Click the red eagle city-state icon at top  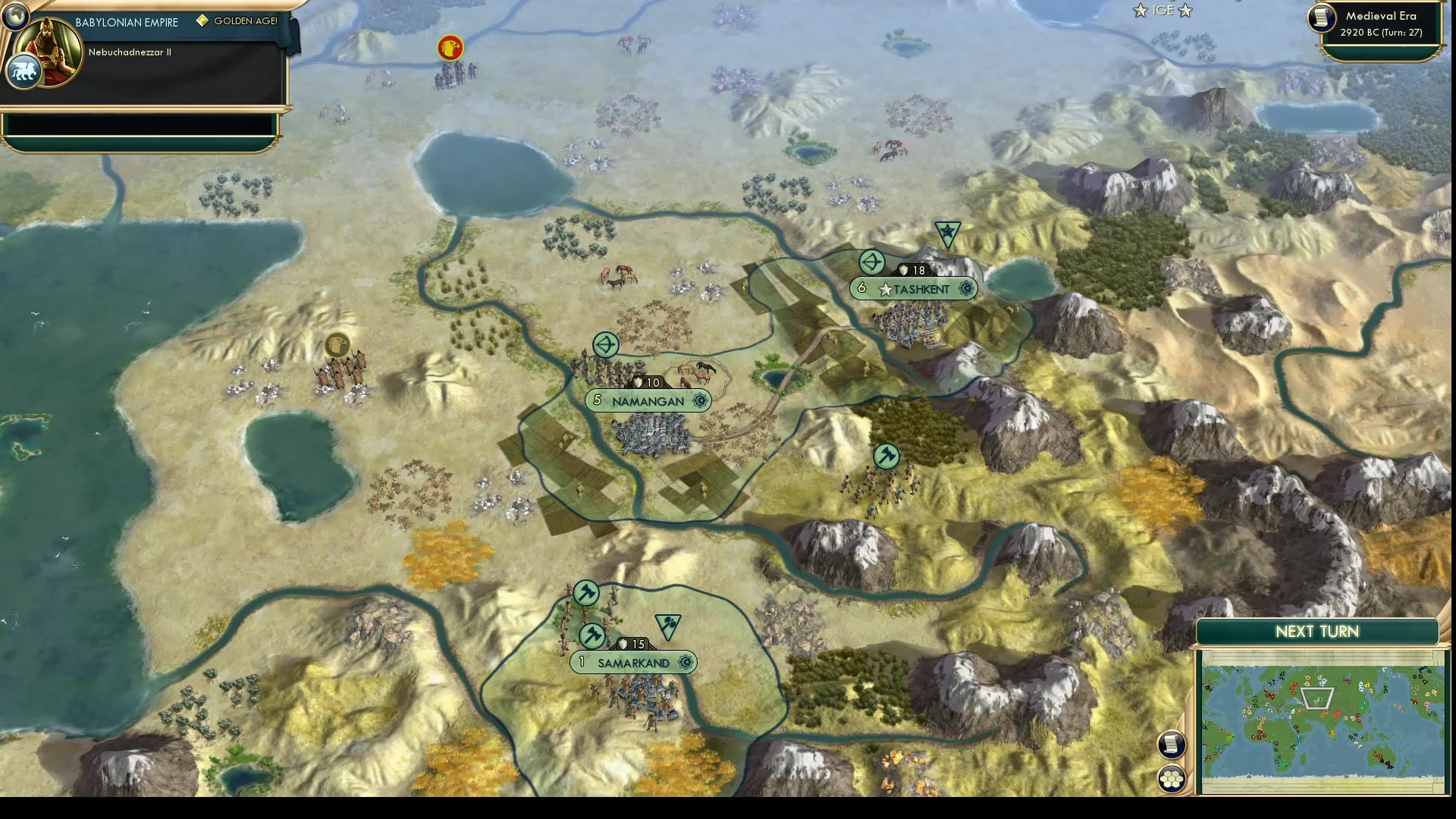450,47
